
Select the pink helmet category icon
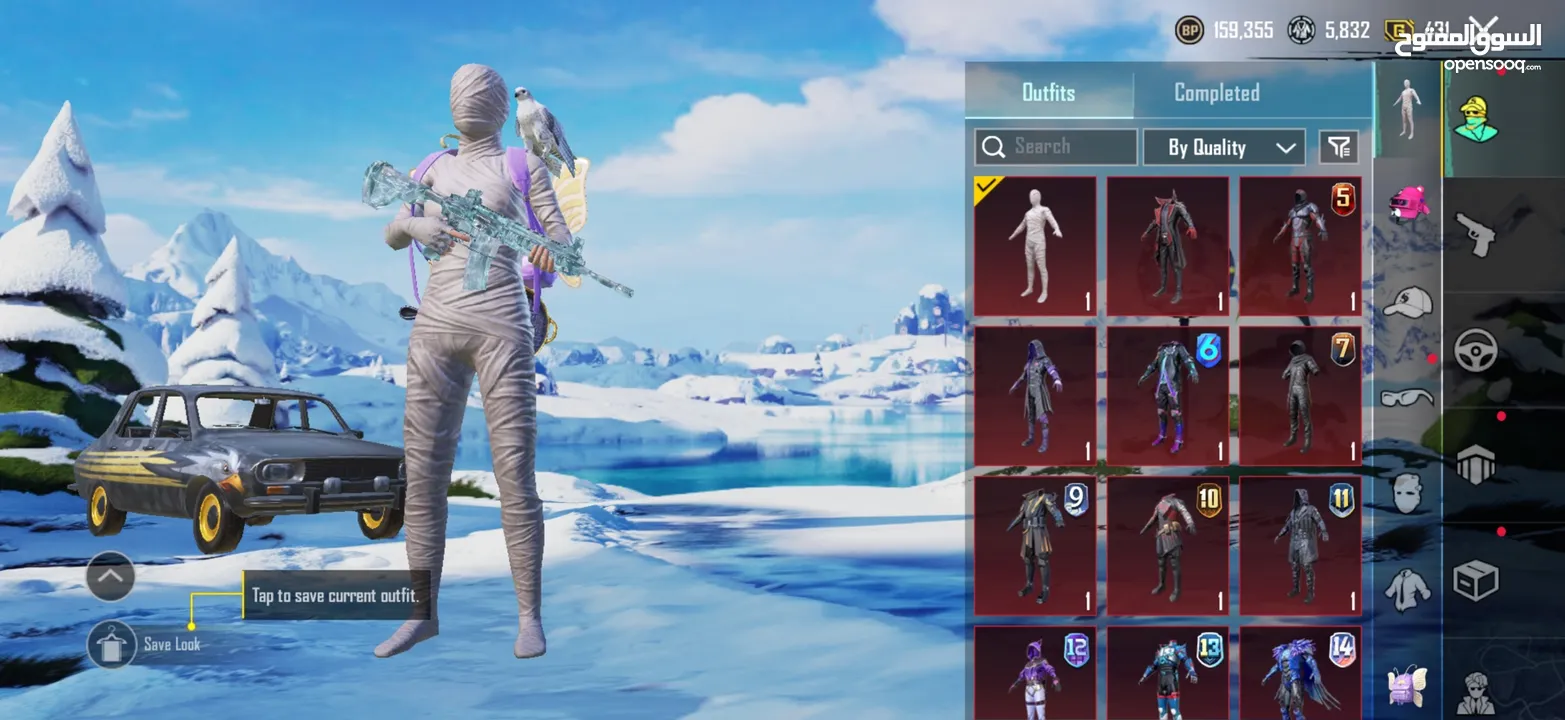(x=1408, y=203)
